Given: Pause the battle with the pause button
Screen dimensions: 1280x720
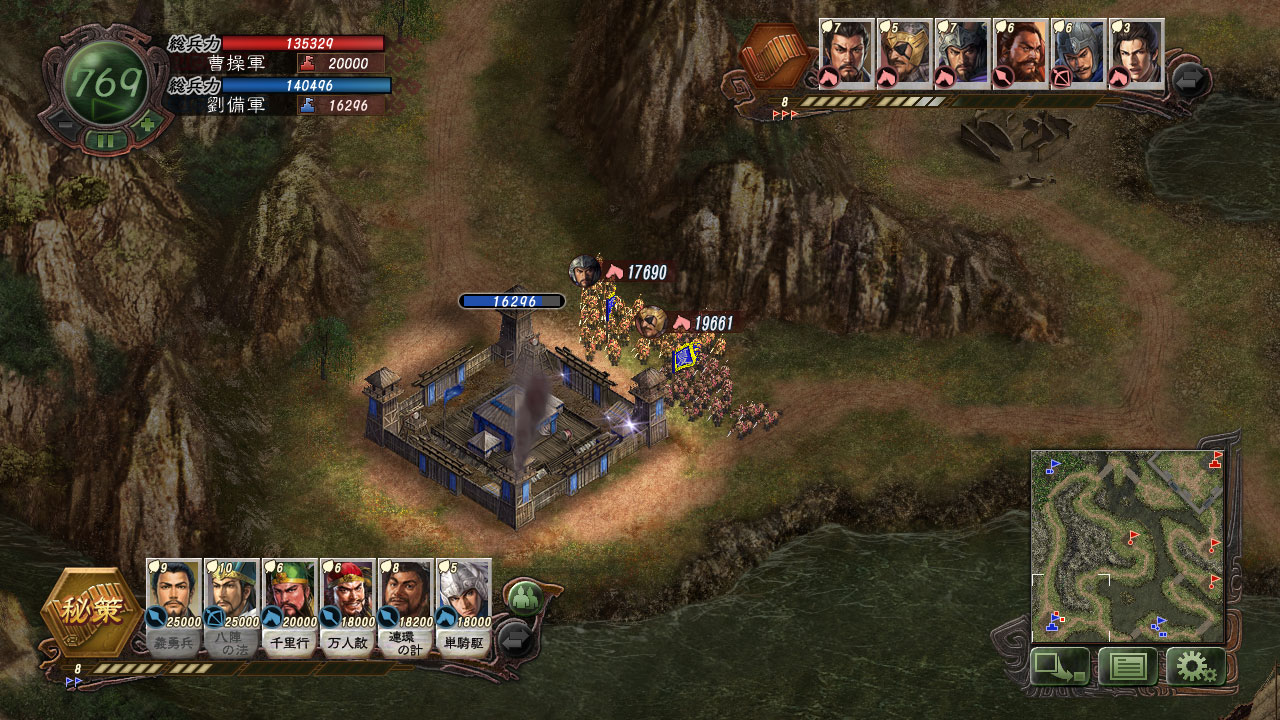Looking at the screenshot, I should [104, 140].
